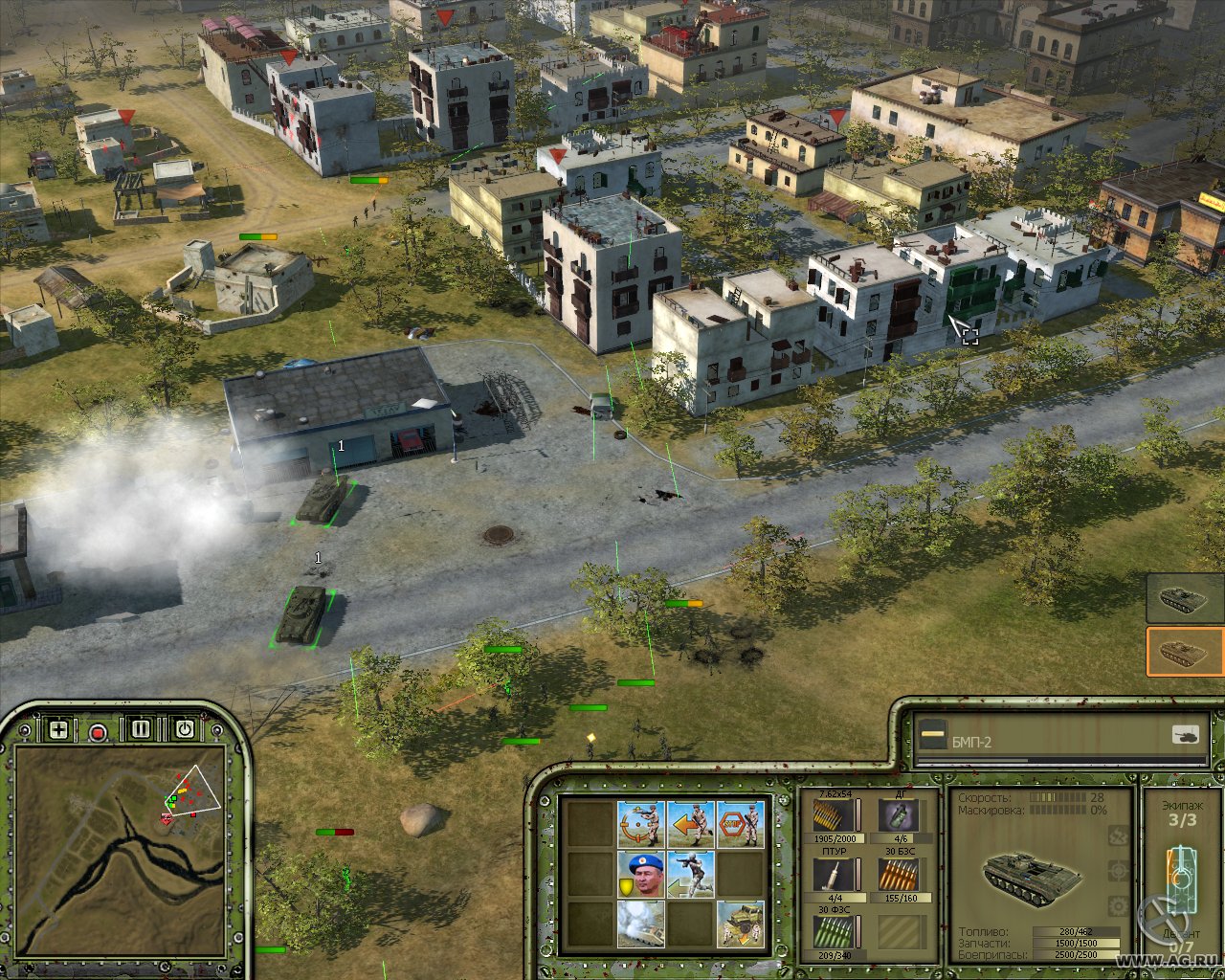
Task: Select the orange-highlighted BMP unit thumbnail
Action: (x=1185, y=653)
